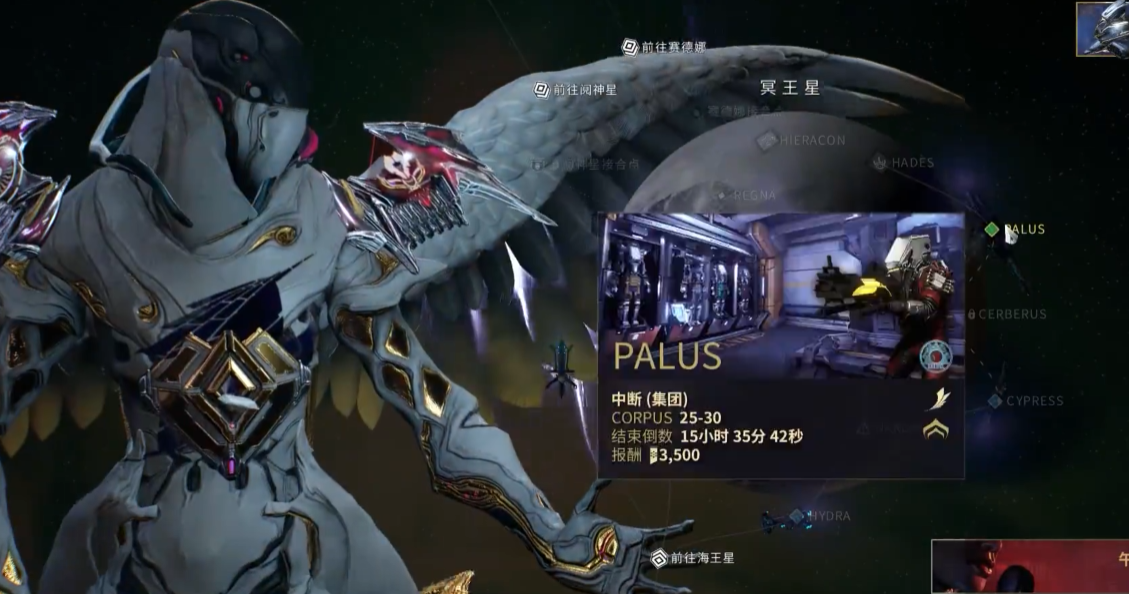This screenshot has height=594, width=1129.
Task: Pick the Regna mission node
Action: 721,195
